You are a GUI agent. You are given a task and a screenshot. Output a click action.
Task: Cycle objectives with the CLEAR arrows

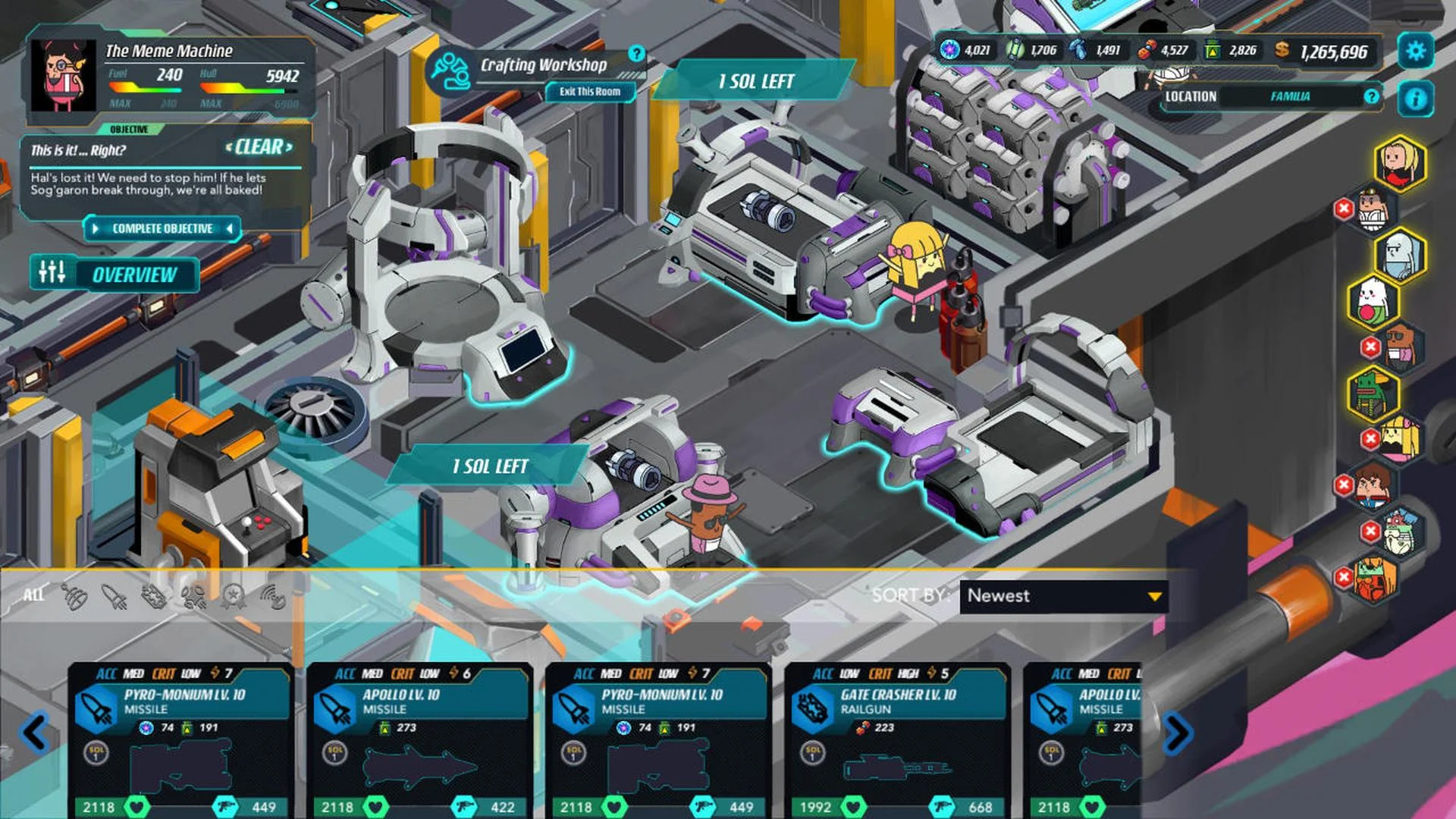258,149
